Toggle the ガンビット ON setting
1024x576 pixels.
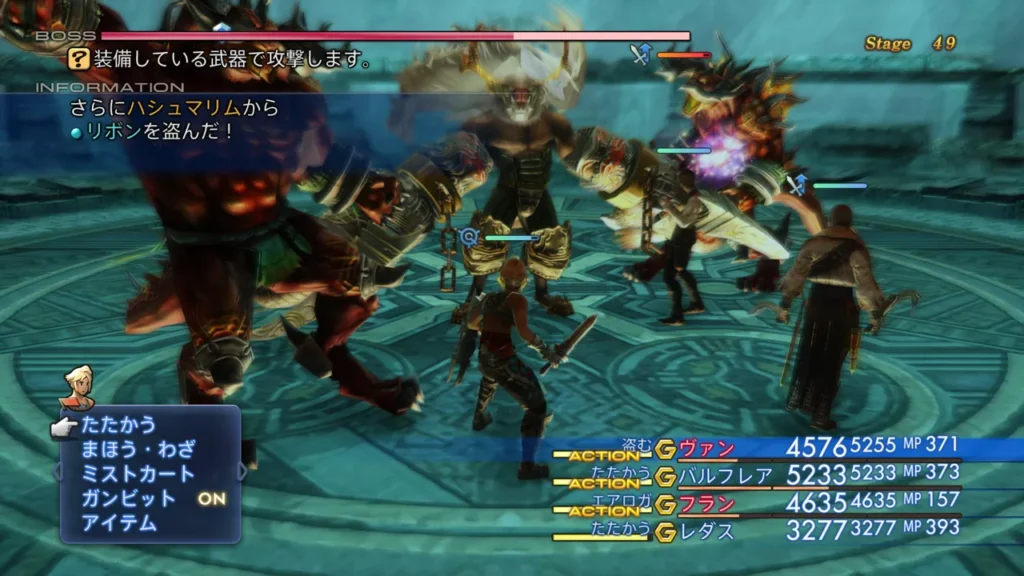pyautogui.click(x=150, y=498)
